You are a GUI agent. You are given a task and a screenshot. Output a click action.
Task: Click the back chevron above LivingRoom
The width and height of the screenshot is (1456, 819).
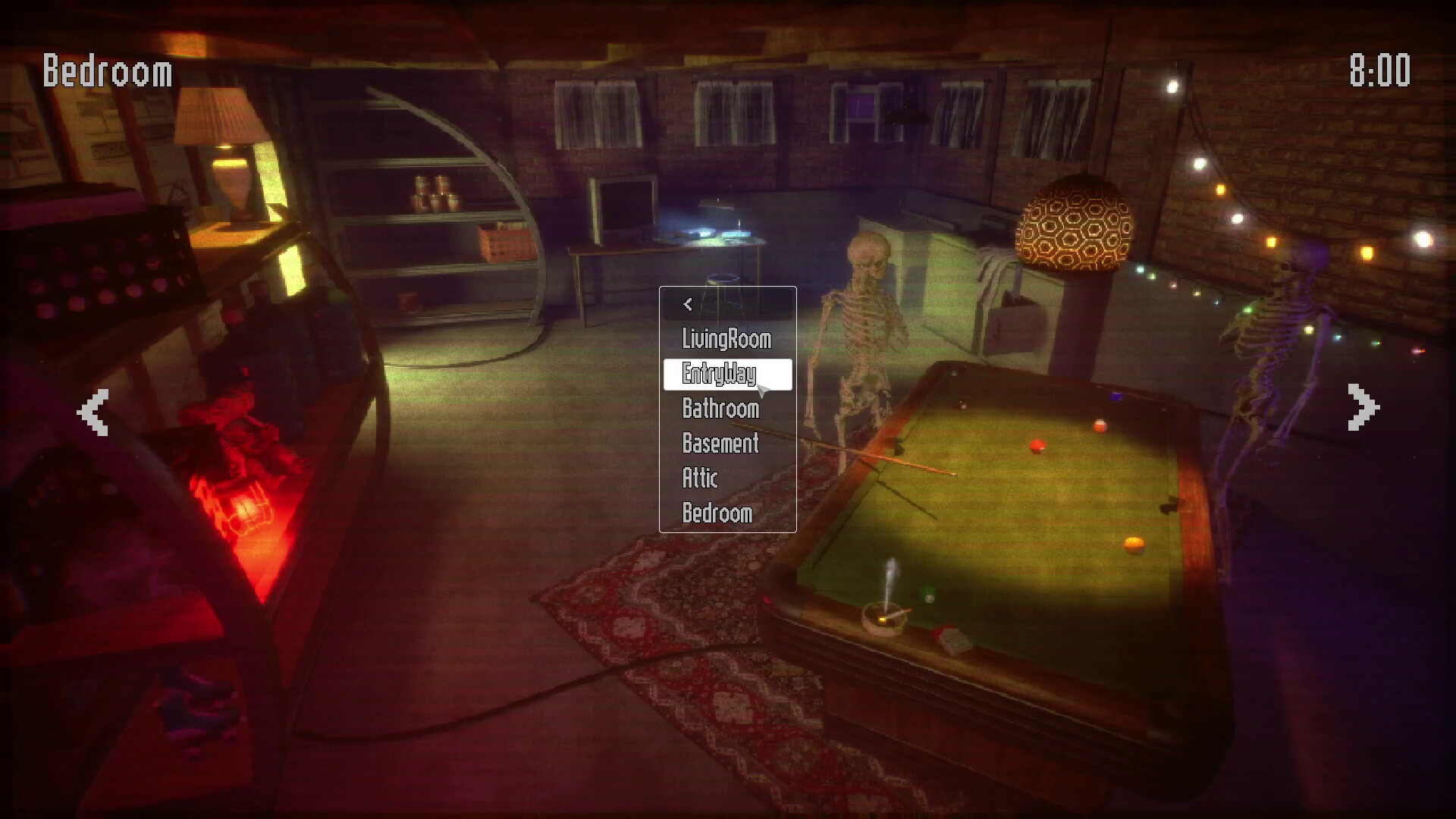point(687,303)
